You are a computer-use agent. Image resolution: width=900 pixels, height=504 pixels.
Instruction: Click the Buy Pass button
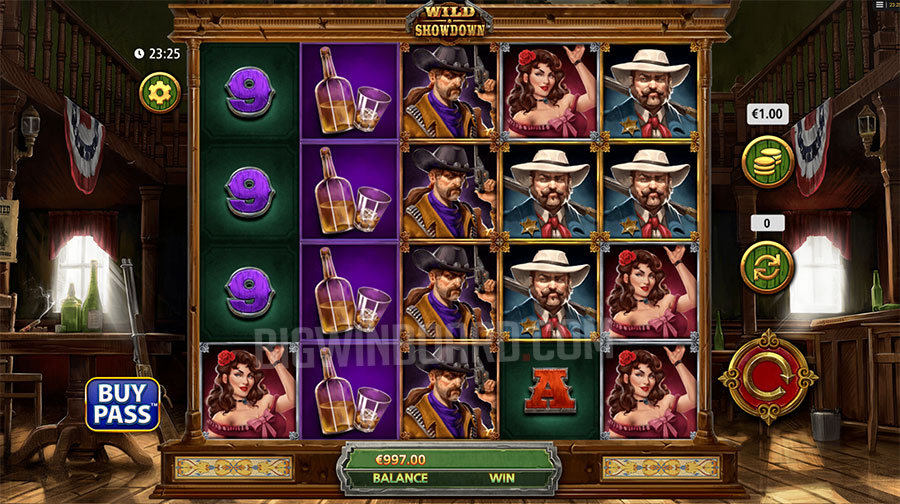[123, 404]
